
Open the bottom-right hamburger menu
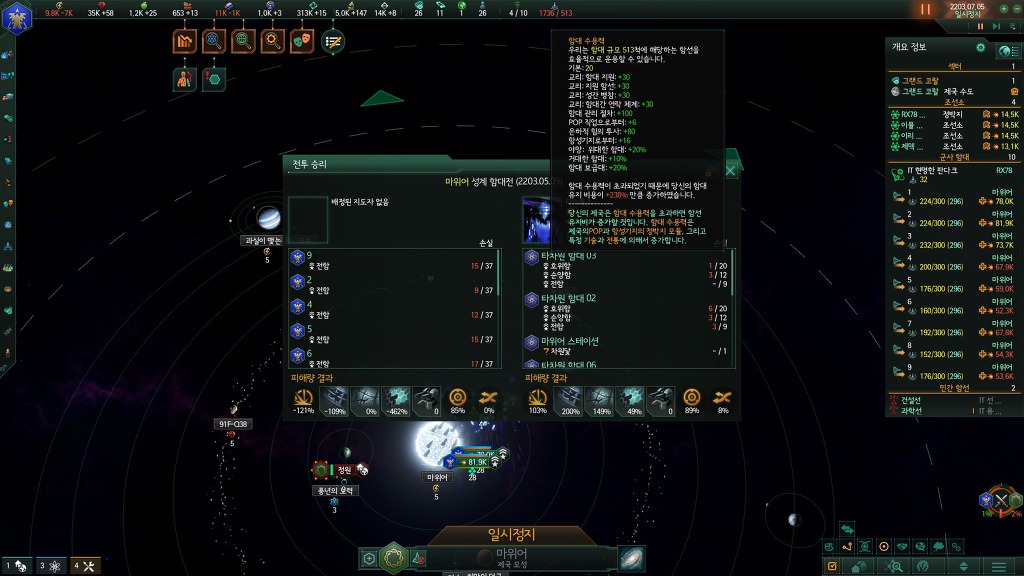point(1000,567)
